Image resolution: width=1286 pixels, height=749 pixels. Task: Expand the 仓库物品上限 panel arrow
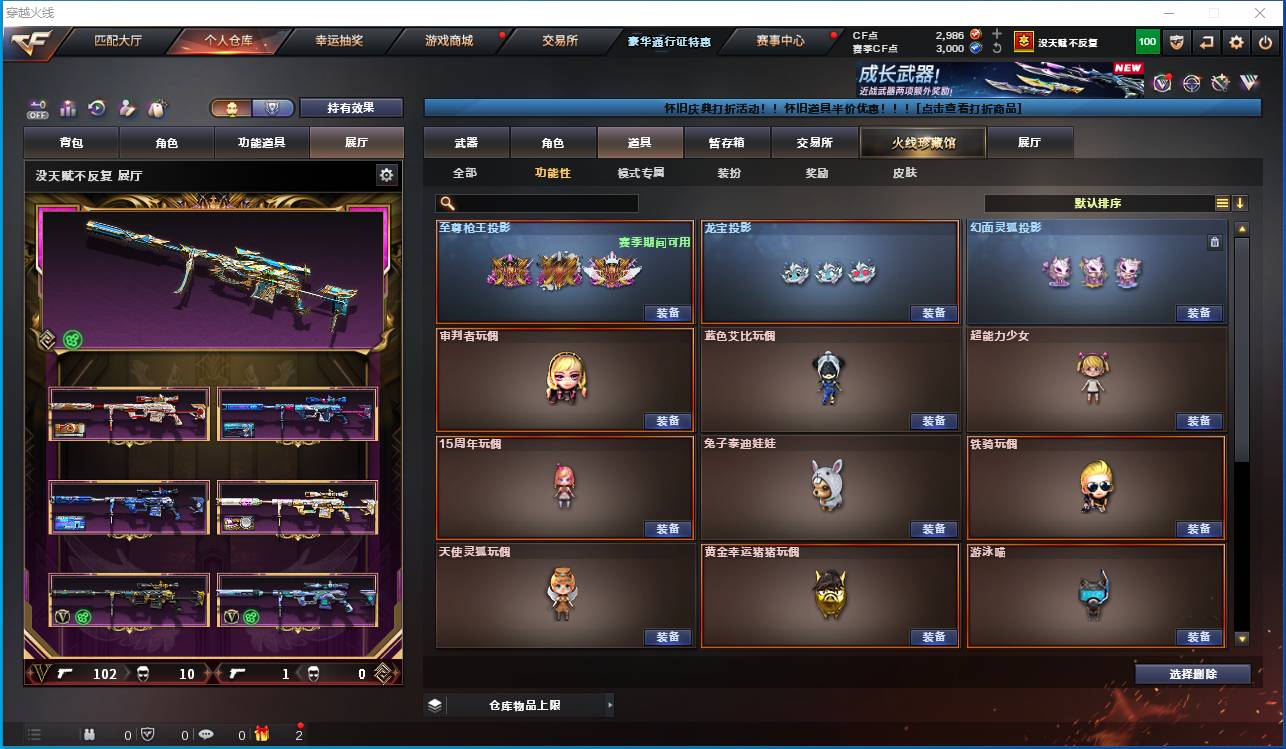(610, 705)
